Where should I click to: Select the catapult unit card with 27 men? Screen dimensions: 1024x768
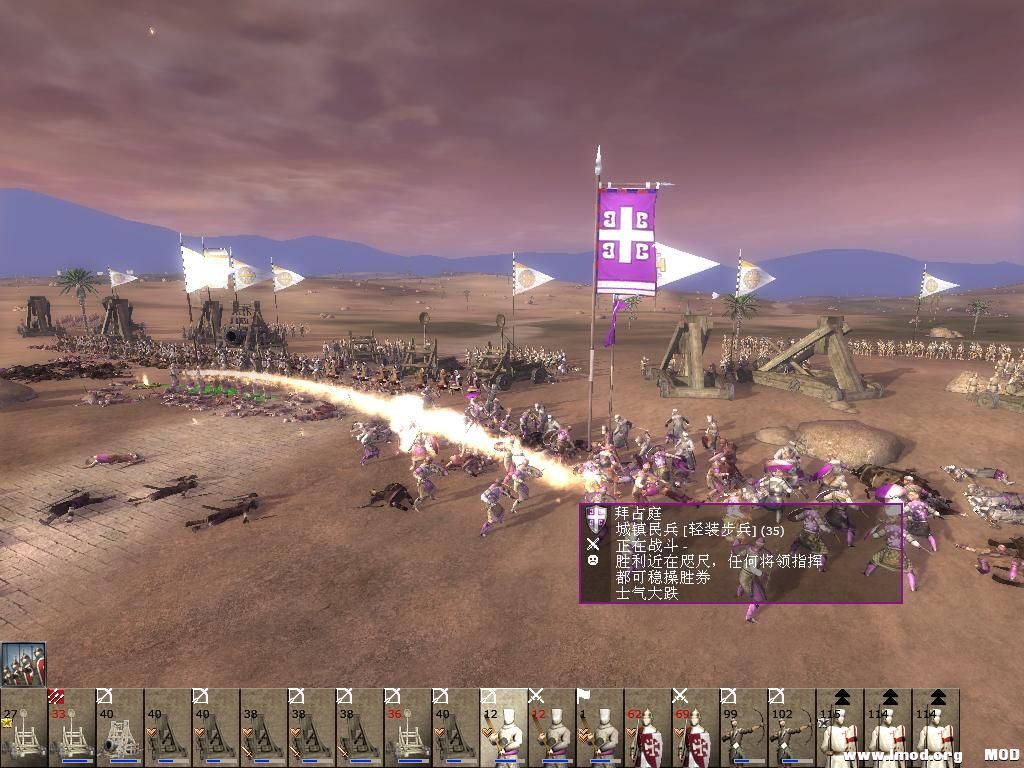pyautogui.click(x=23, y=727)
